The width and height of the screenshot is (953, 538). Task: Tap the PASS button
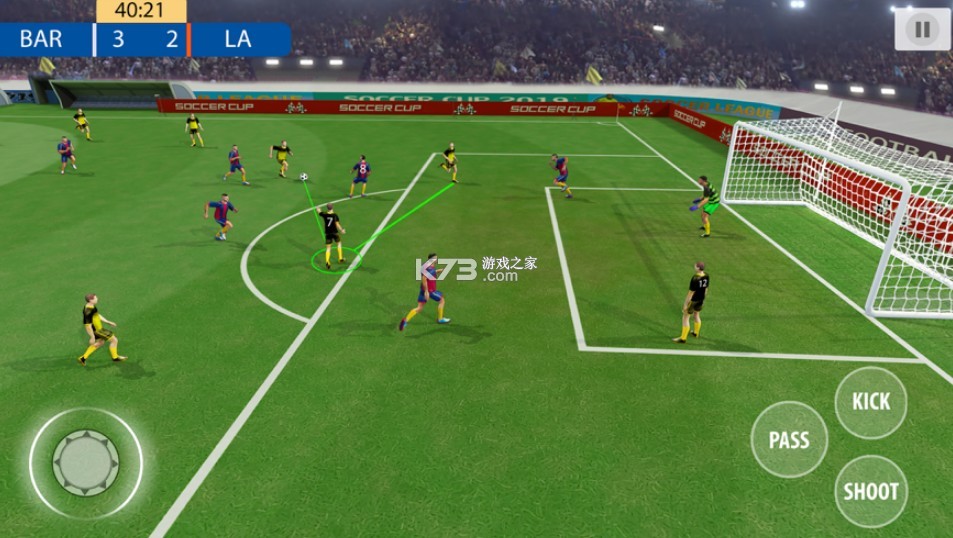click(x=789, y=440)
